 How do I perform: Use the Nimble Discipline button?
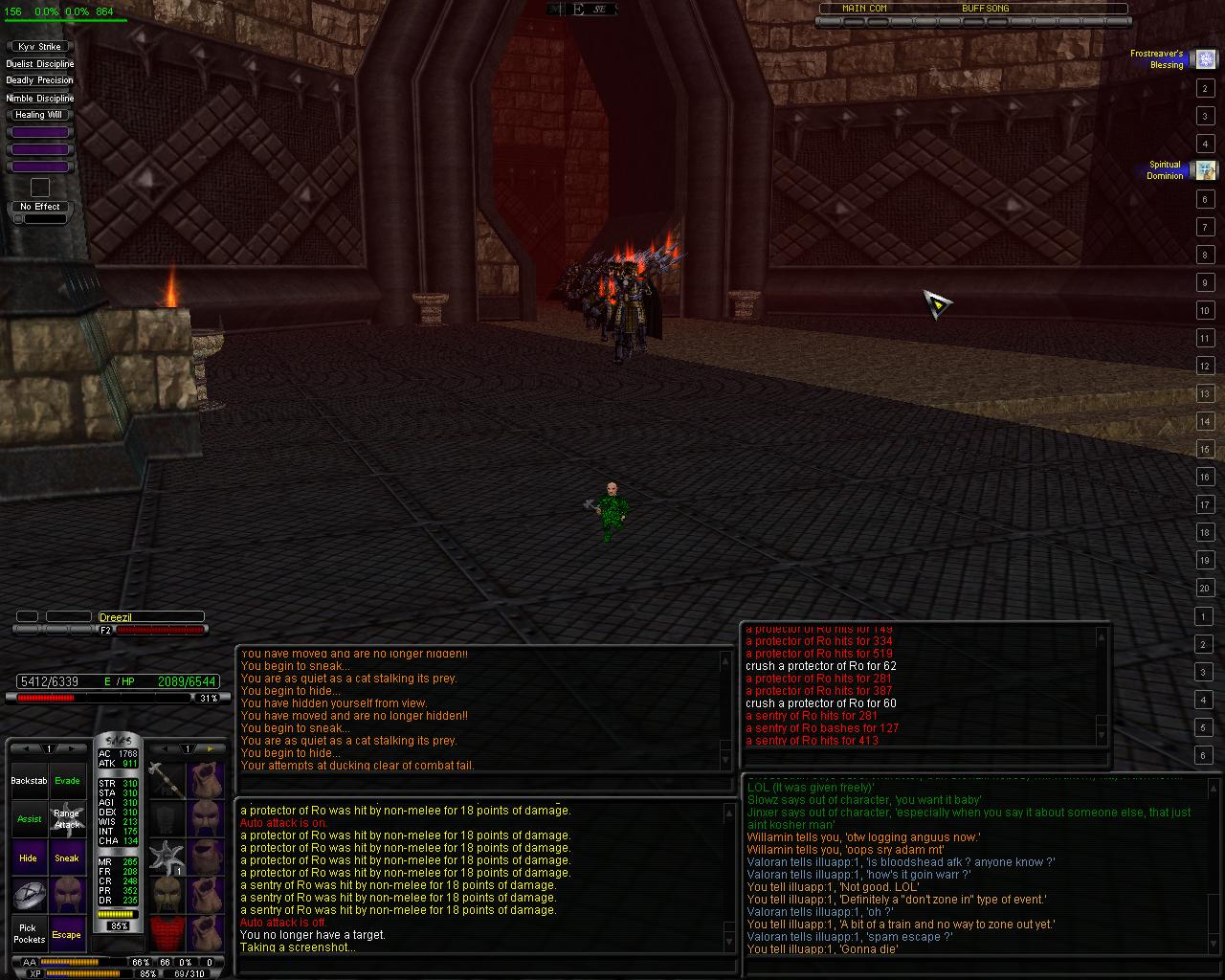point(39,98)
